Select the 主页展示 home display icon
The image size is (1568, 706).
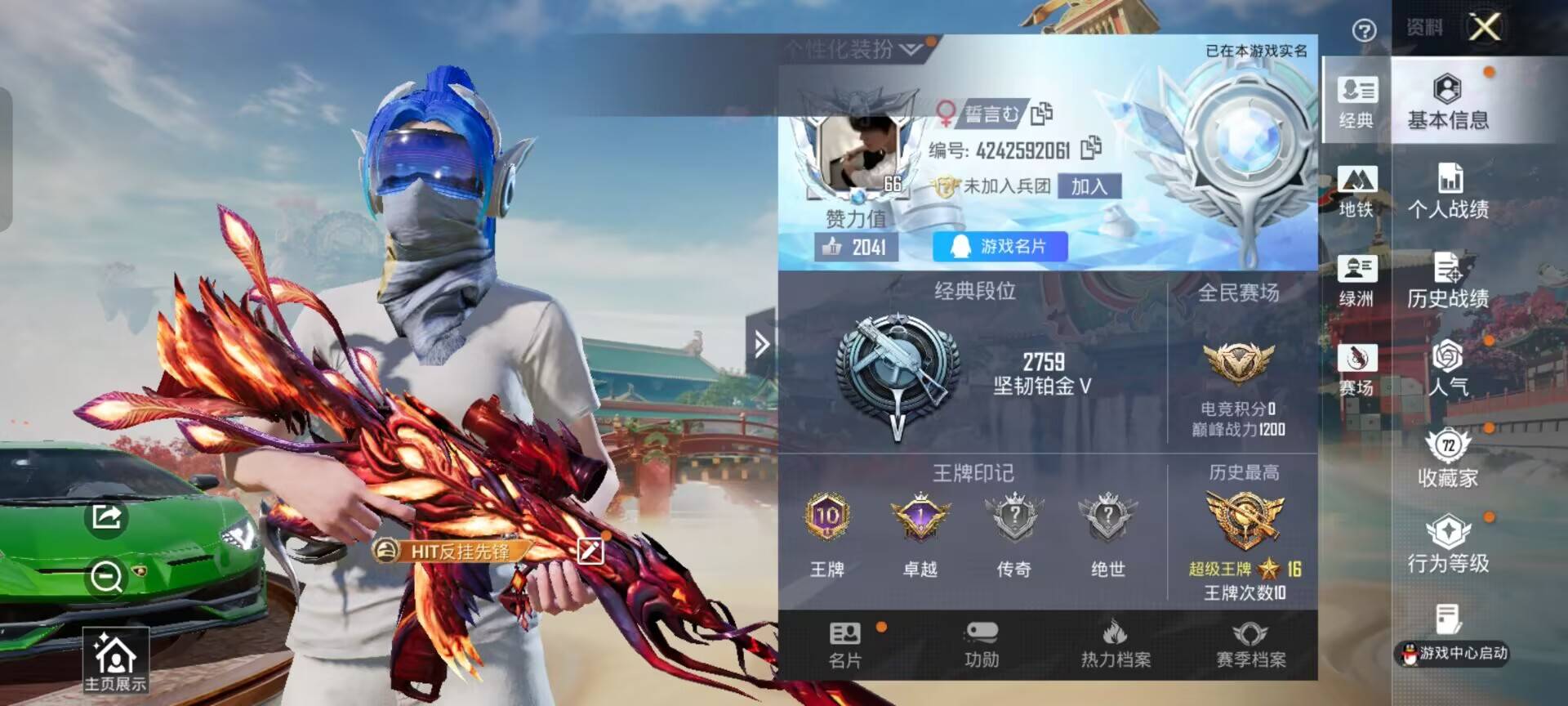(114, 659)
